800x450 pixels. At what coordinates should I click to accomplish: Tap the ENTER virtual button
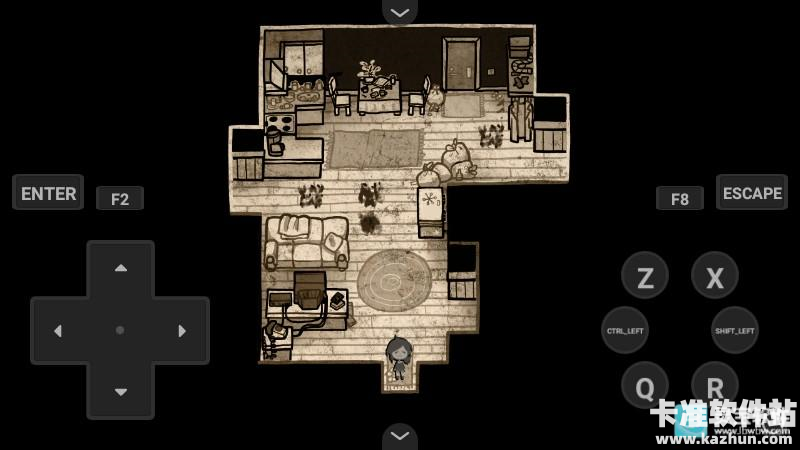coord(48,193)
